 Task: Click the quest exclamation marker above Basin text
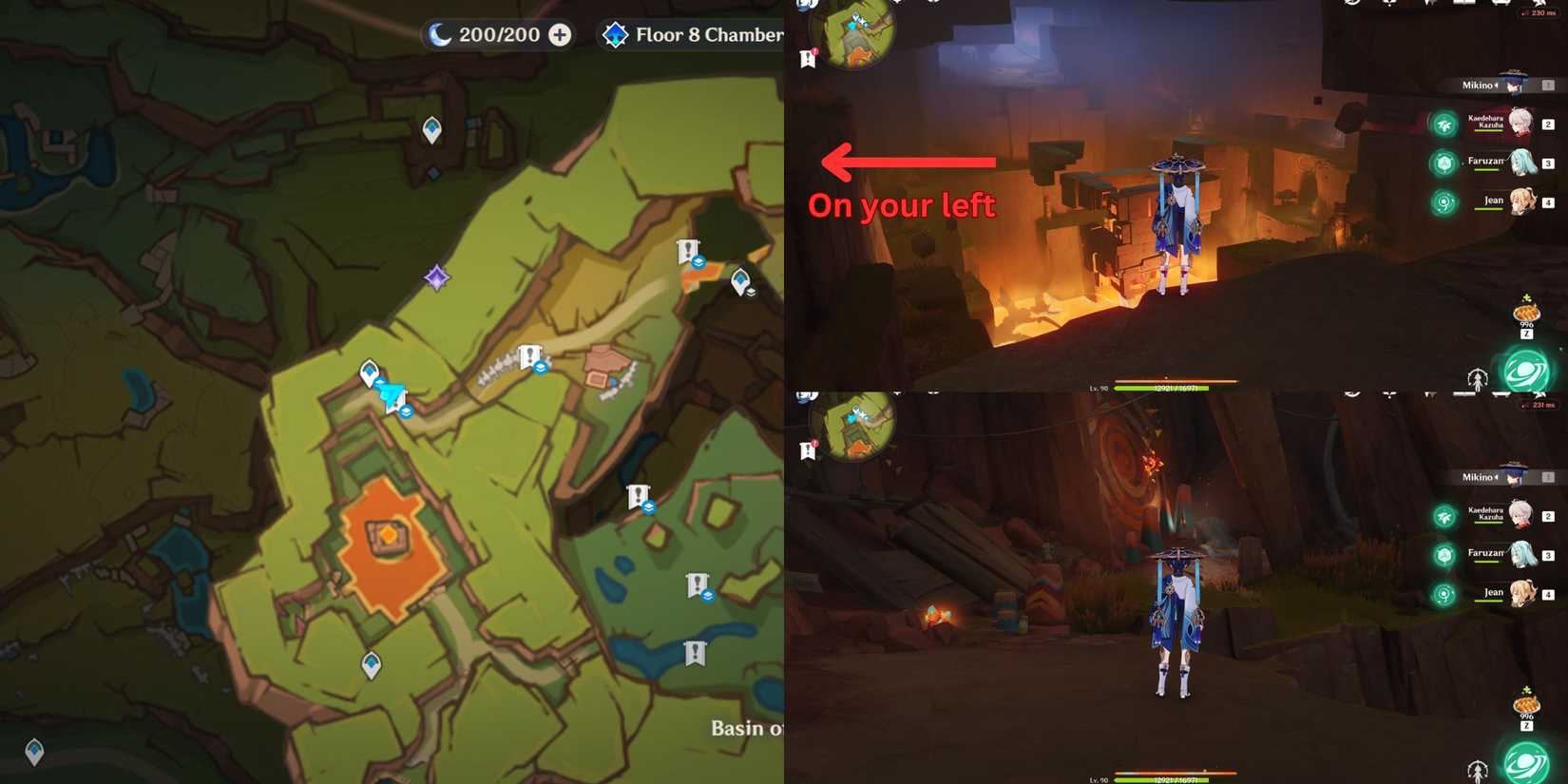coord(694,654)
